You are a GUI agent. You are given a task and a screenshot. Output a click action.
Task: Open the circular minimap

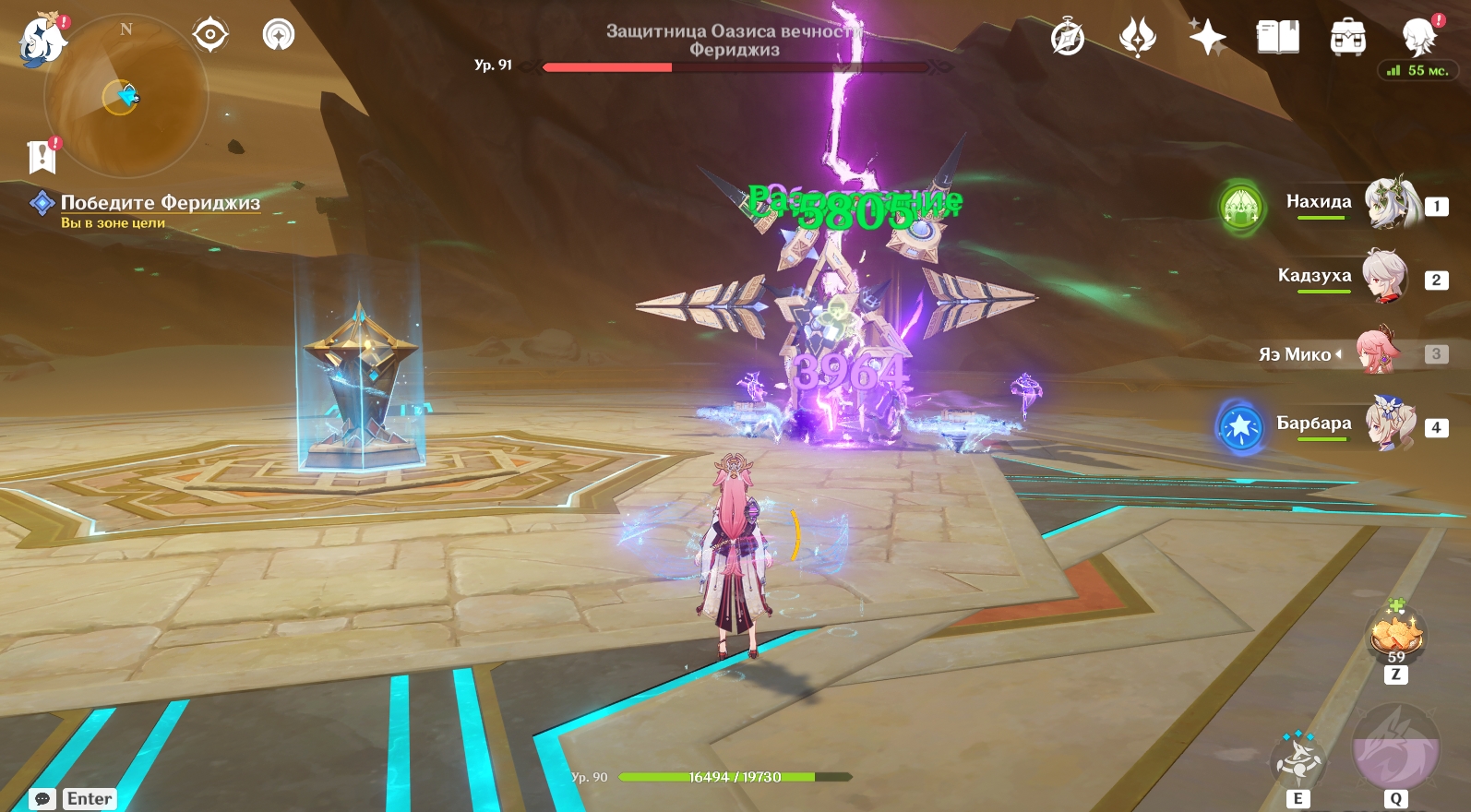126,96
